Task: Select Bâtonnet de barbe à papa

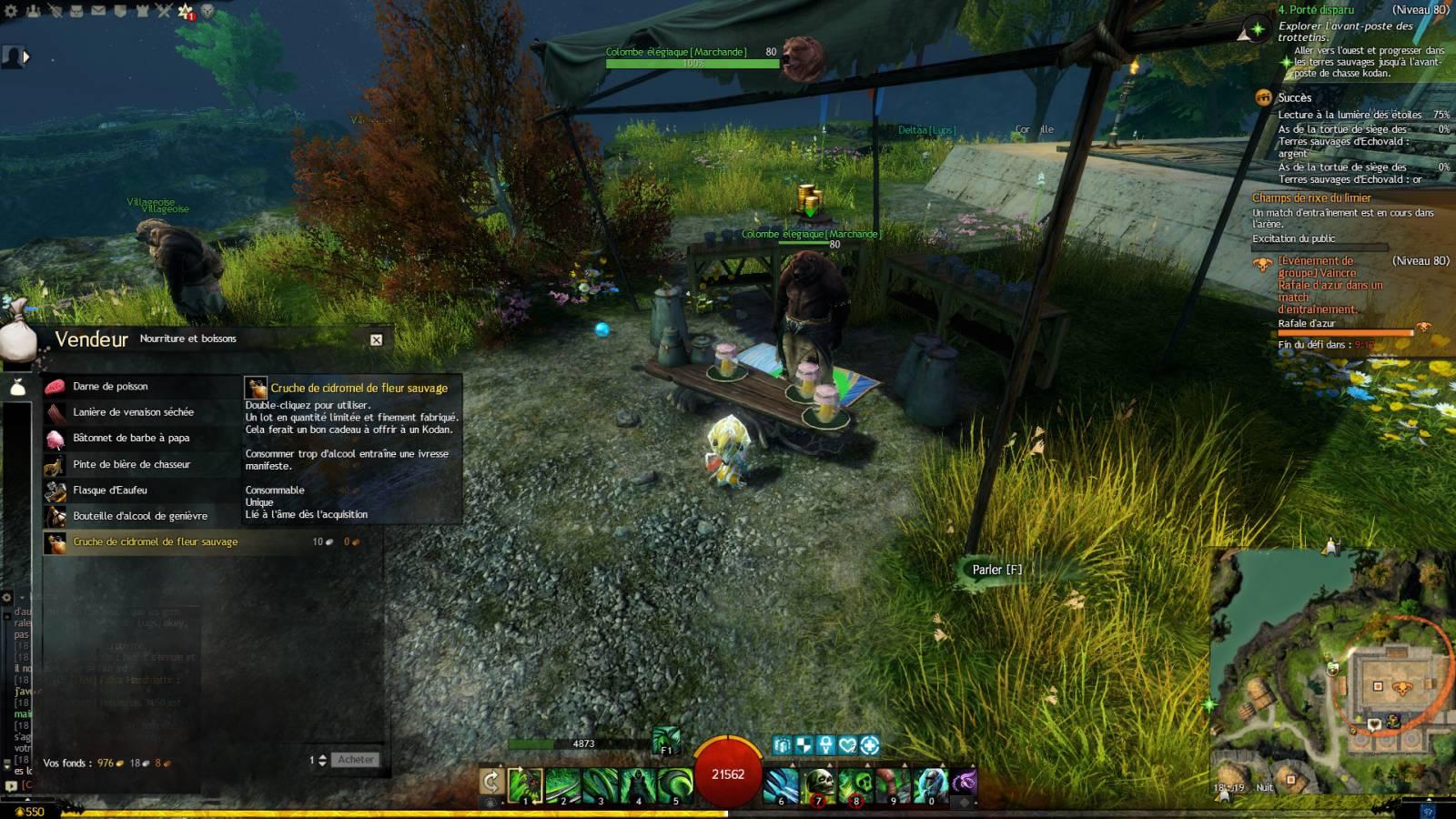Action: tap(131, 438)
